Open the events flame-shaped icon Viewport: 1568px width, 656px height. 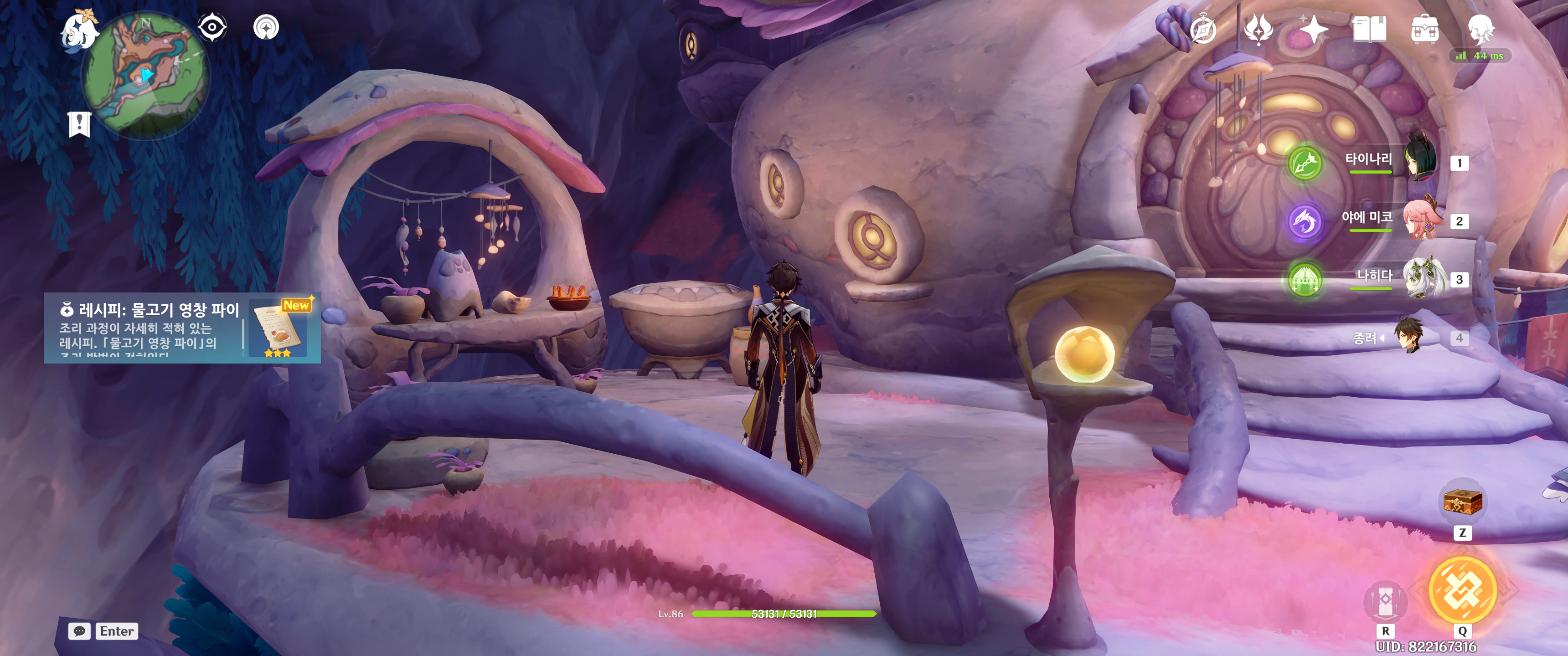coord(1258,29)
